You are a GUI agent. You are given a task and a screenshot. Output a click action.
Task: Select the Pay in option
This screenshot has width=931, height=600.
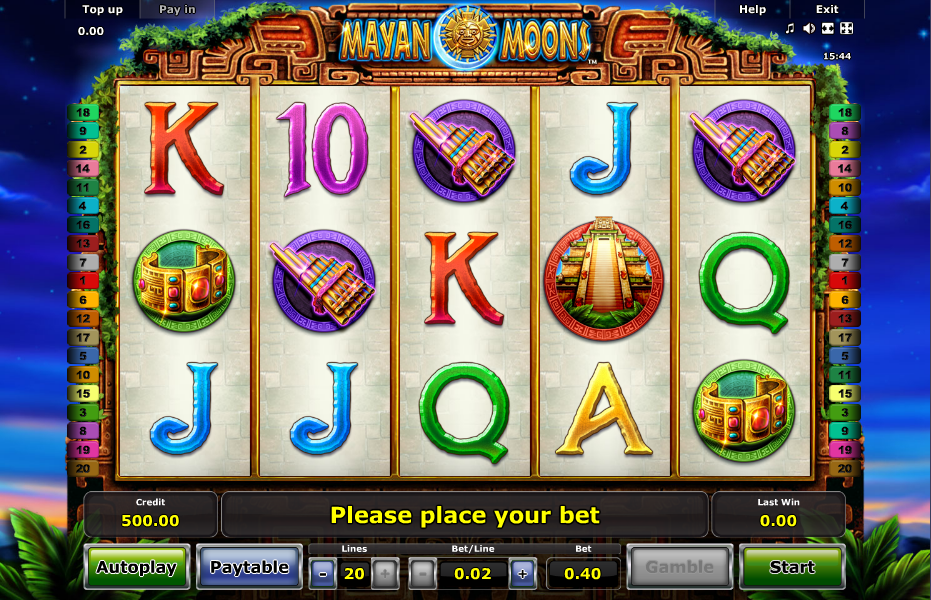[x=178, y=9]
